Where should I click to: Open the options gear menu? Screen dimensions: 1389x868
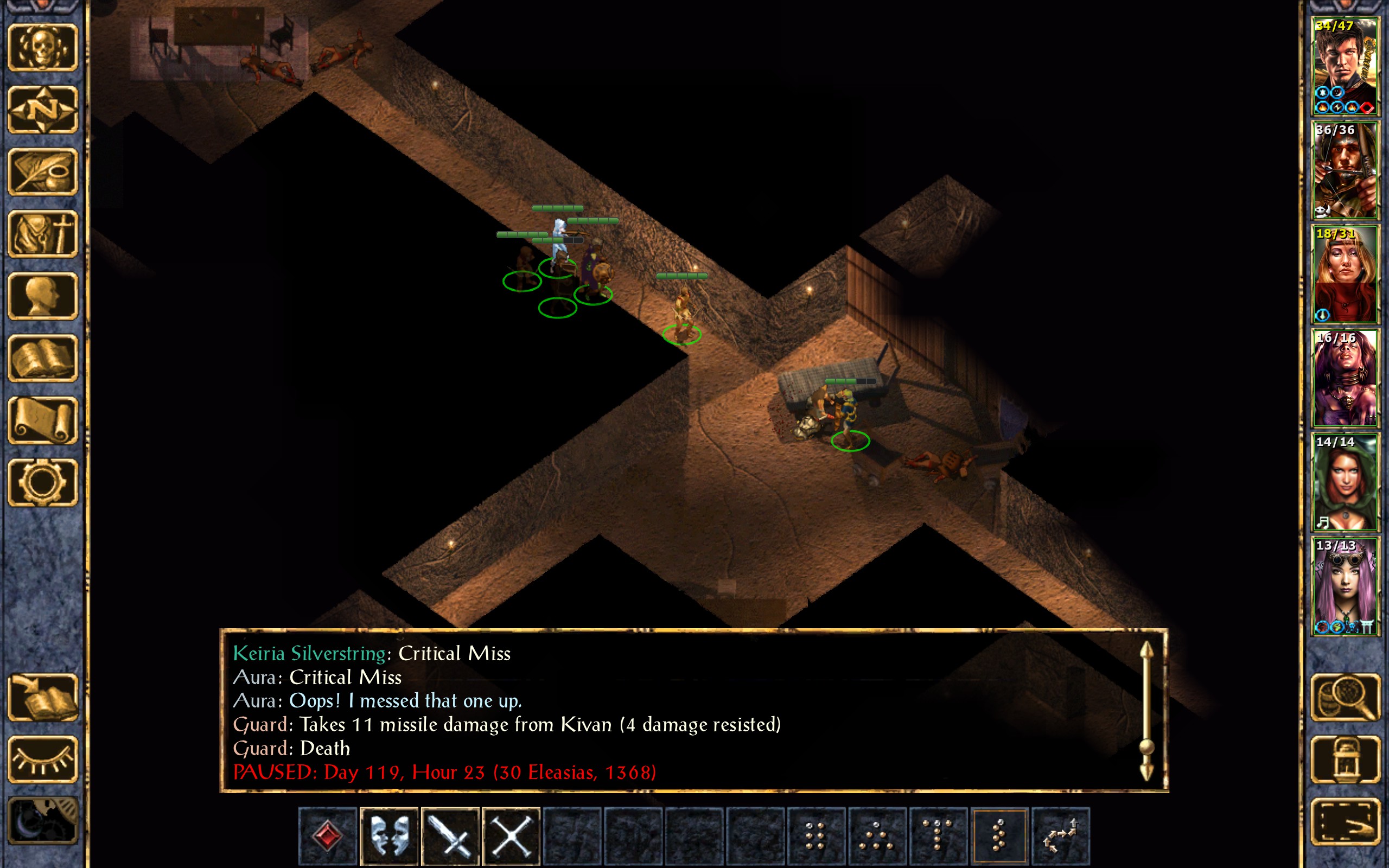pos(42,482)
